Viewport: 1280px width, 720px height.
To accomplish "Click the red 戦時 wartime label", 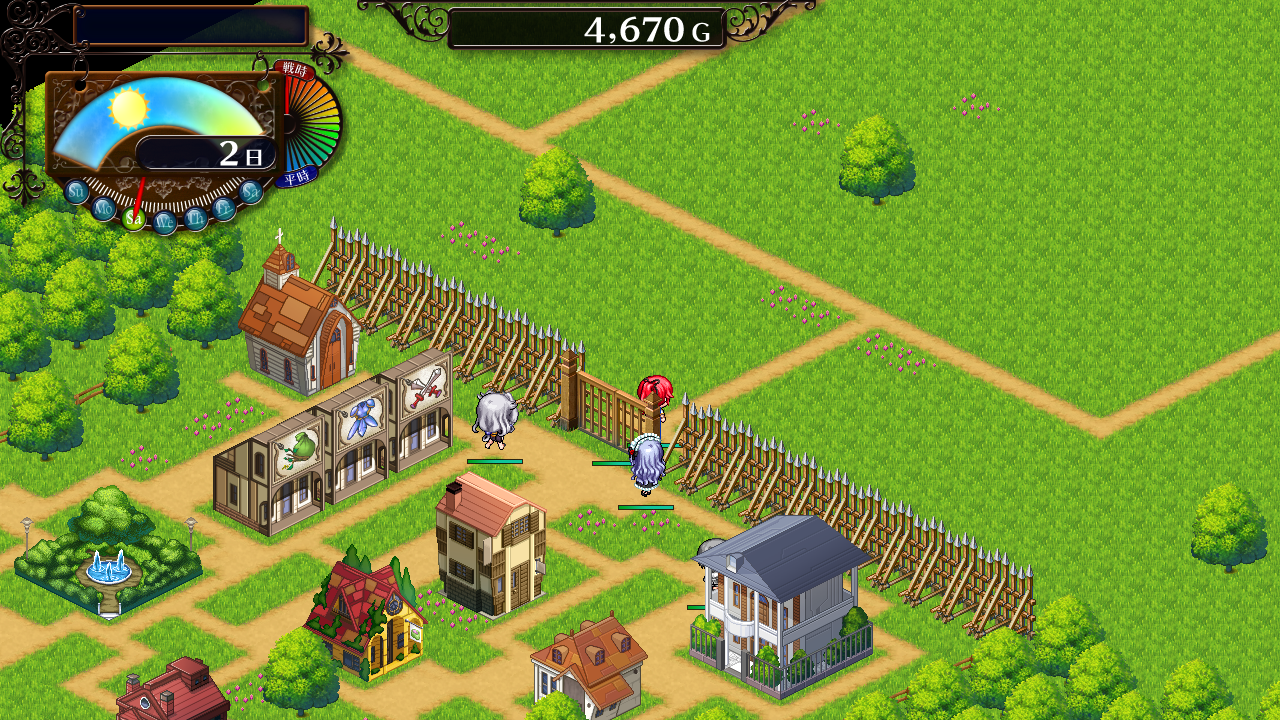I will (295, 69).
